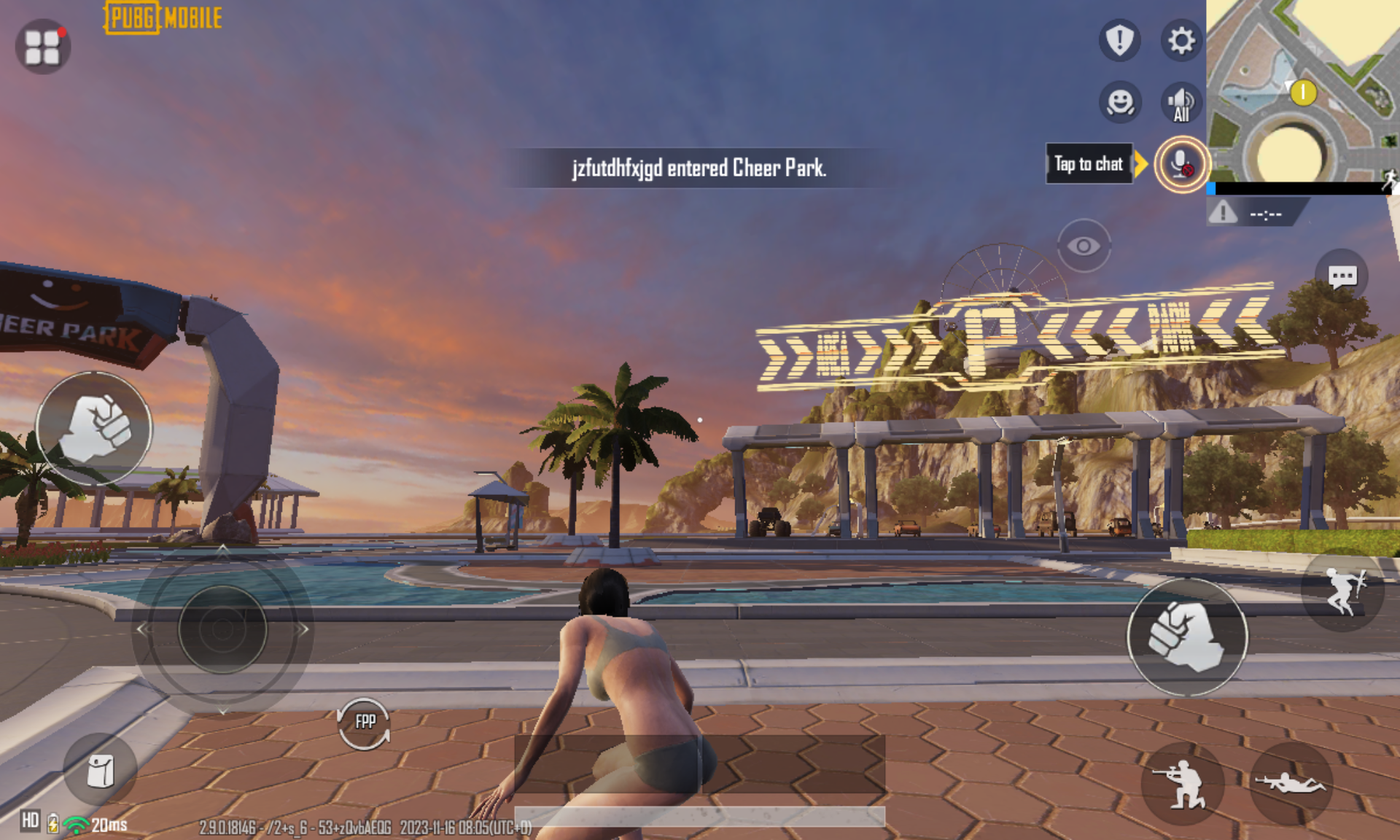Open the four-square grid menu

(42, 46)
